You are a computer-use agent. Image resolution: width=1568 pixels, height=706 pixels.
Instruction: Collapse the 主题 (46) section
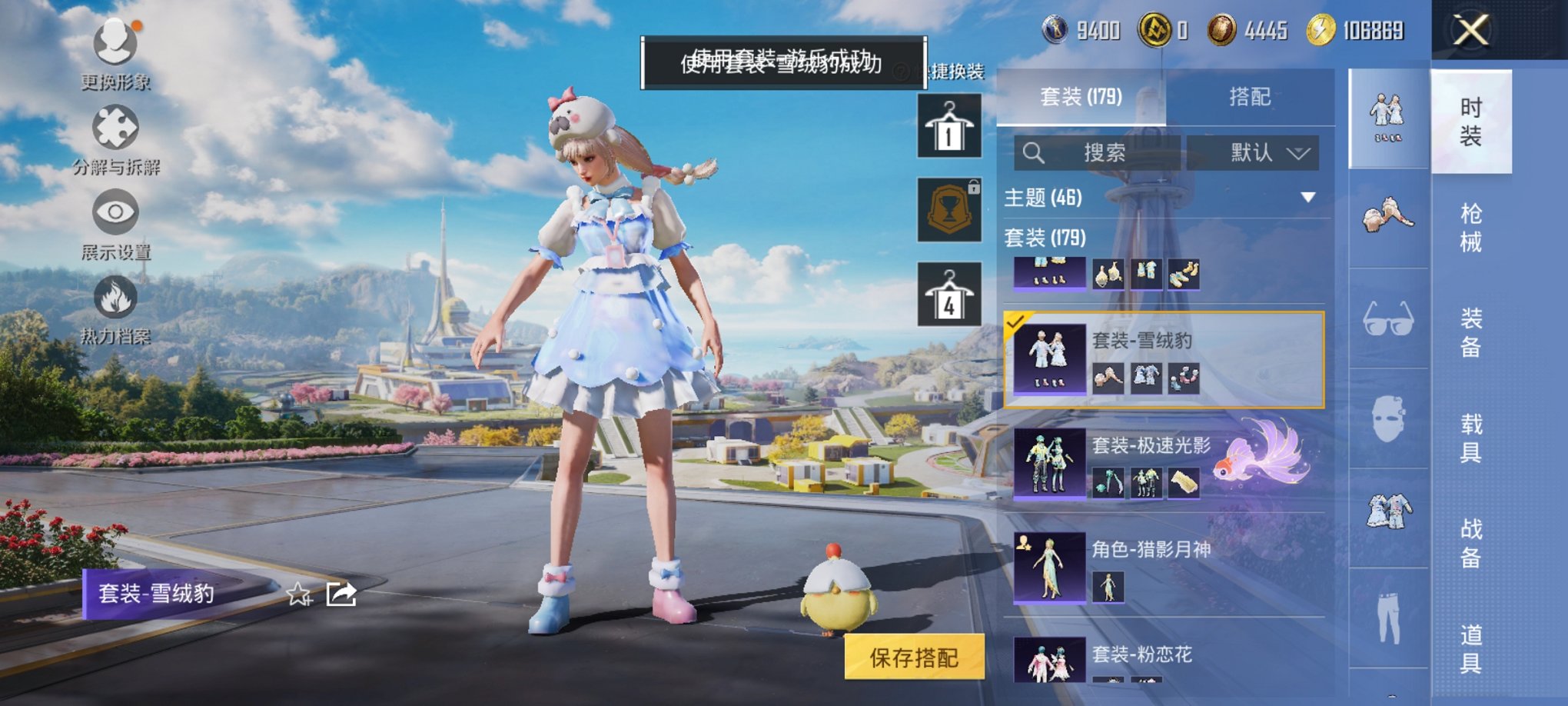pos(1306,197)
